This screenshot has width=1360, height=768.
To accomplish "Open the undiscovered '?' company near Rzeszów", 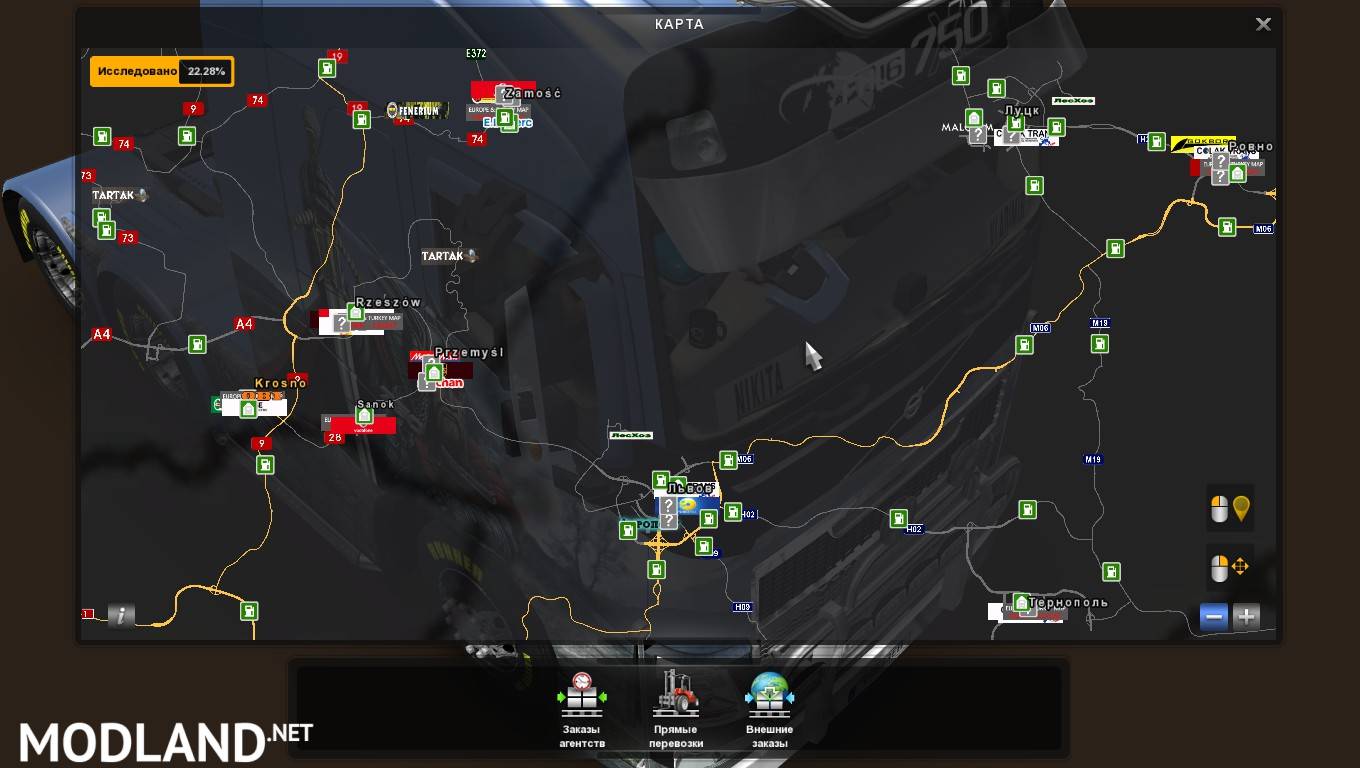I will point(342,323).
